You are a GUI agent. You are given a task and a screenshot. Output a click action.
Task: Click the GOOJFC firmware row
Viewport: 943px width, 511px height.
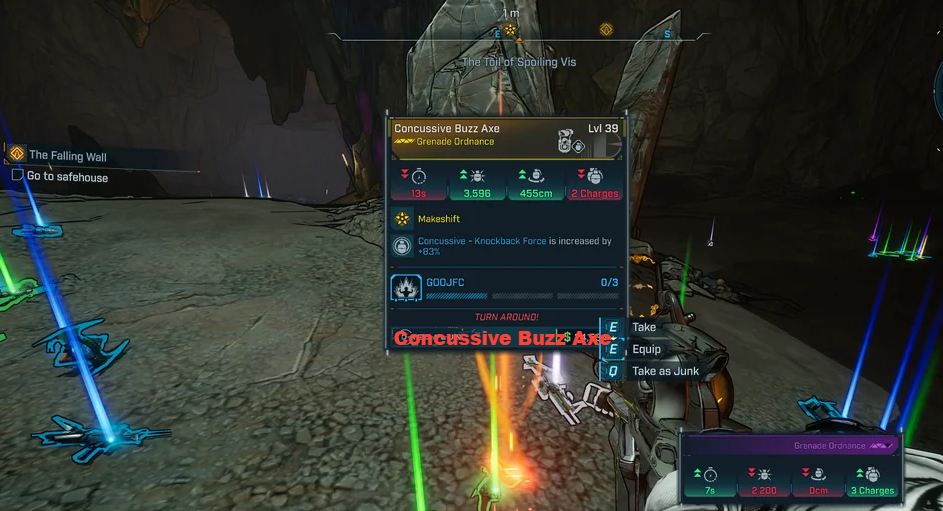pos(506,288)
